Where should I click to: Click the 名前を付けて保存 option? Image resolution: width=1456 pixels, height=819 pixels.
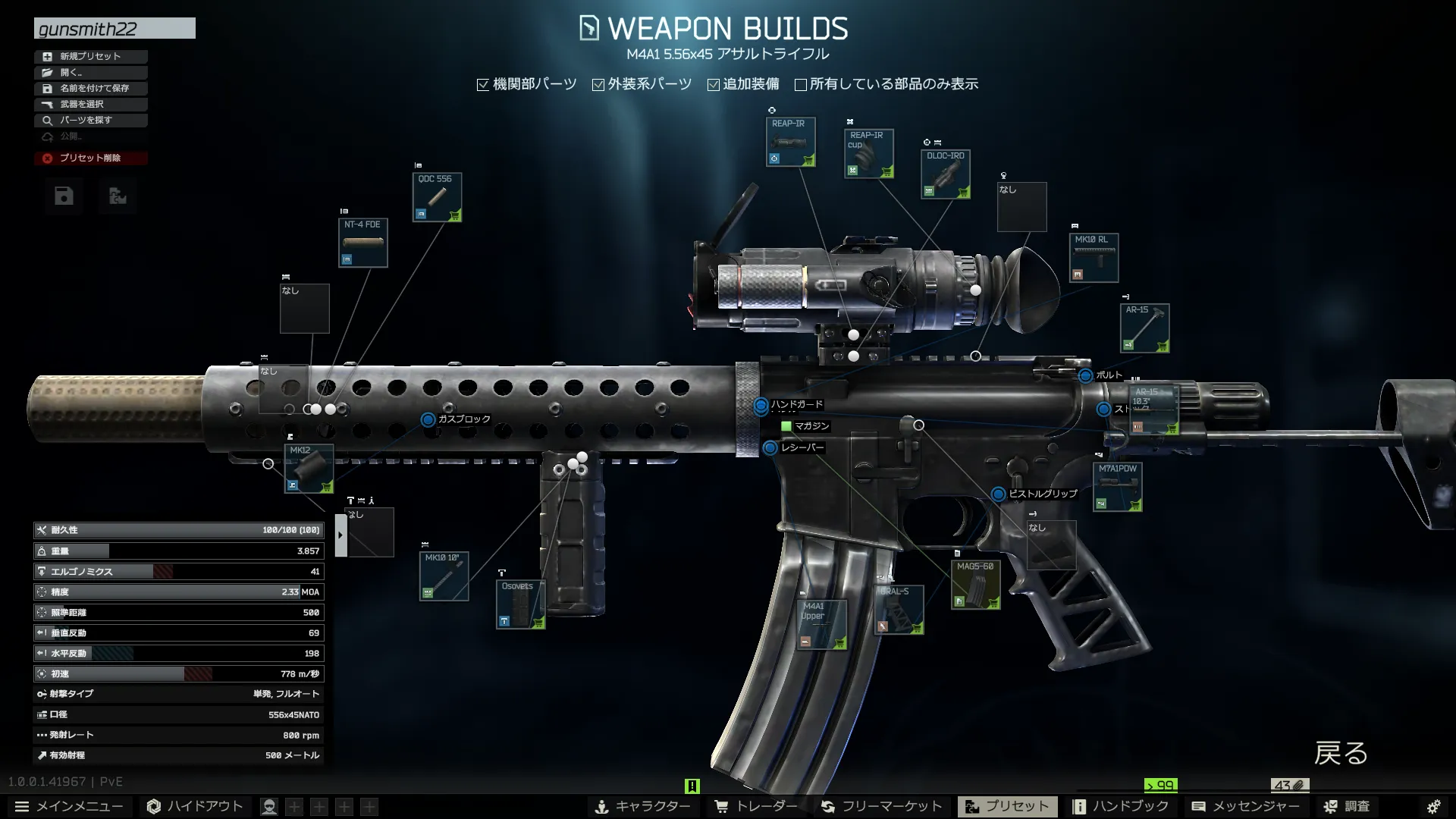pos(90,88)
